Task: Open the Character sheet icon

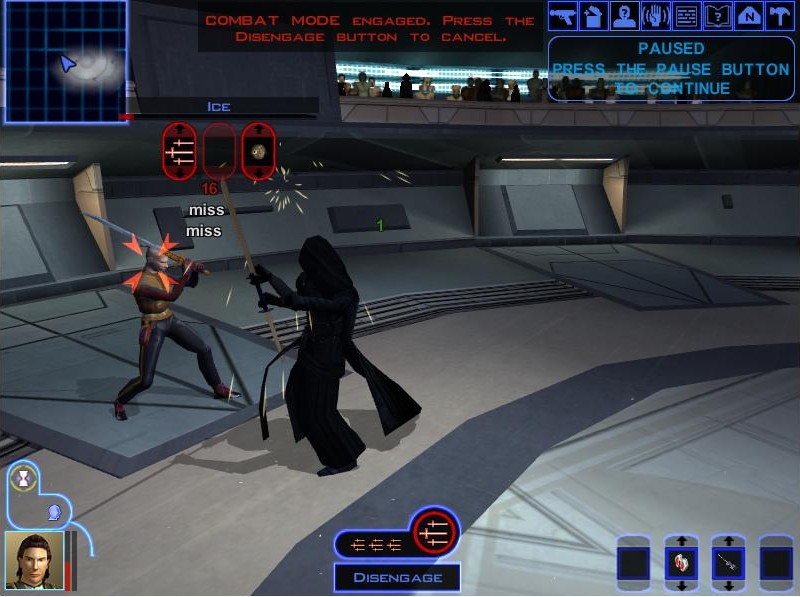Action: coord(625,16)
